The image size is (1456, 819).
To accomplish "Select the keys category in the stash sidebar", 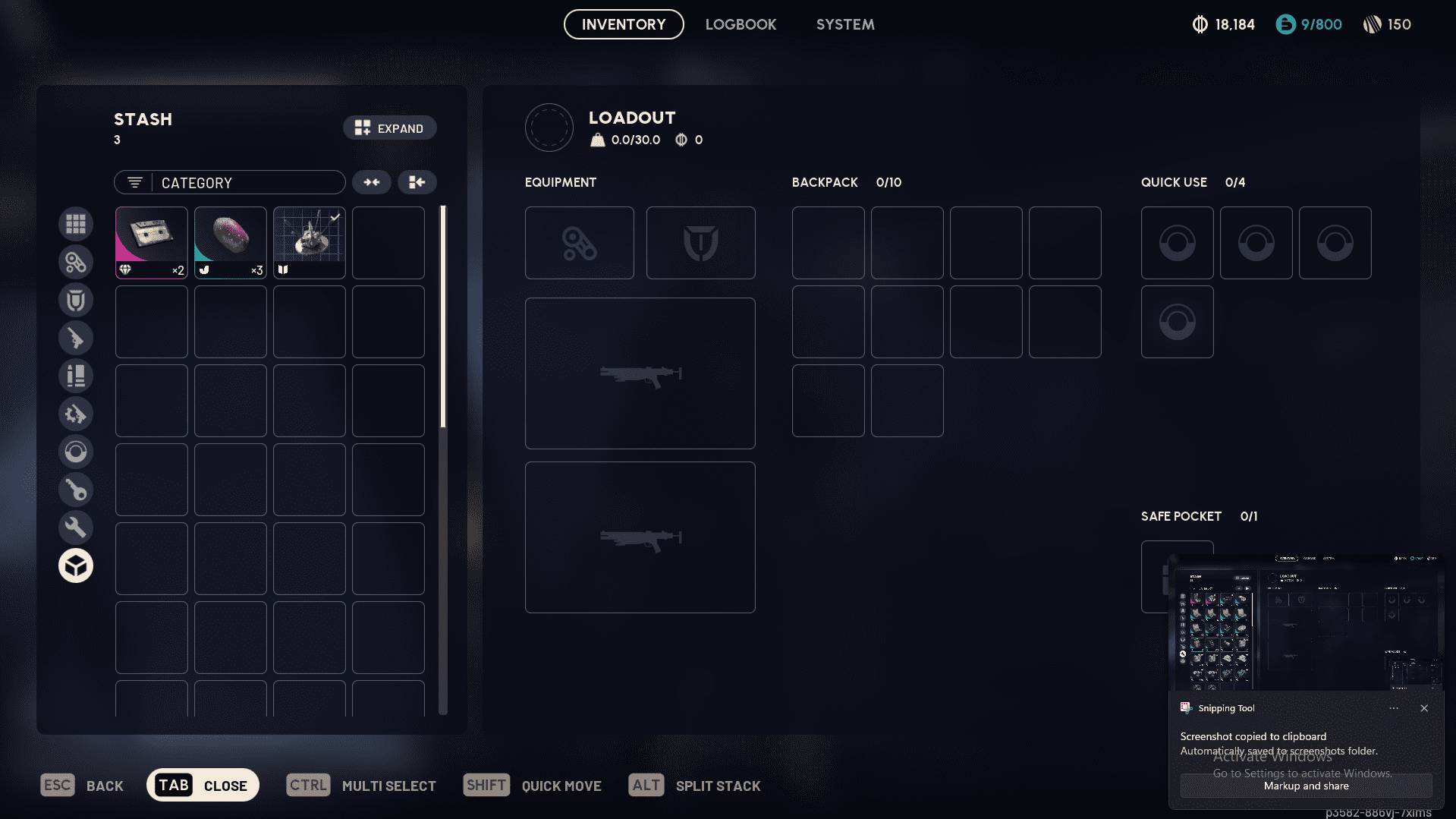I will 76,490.
